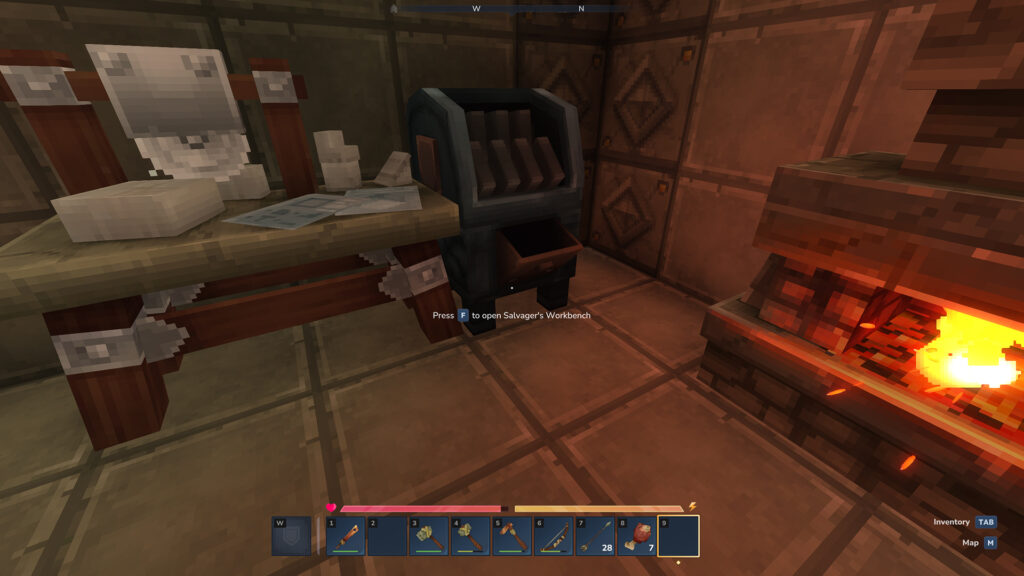The height and width of the screenshot is (576, 1024).
Task: Select the highlighted empty slot 9
Action: [x=678, y=536]
